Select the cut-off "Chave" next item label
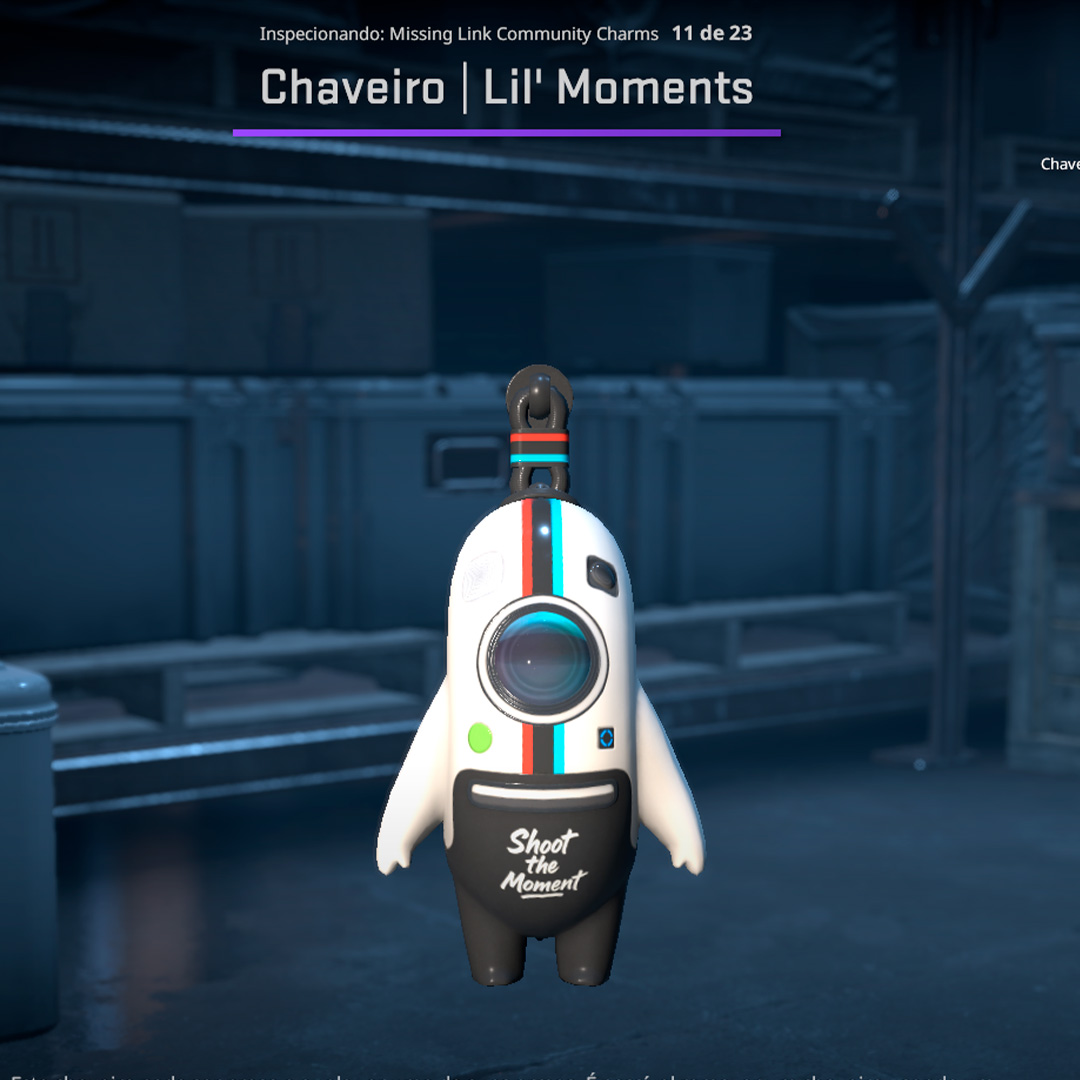 [1060, 164]
